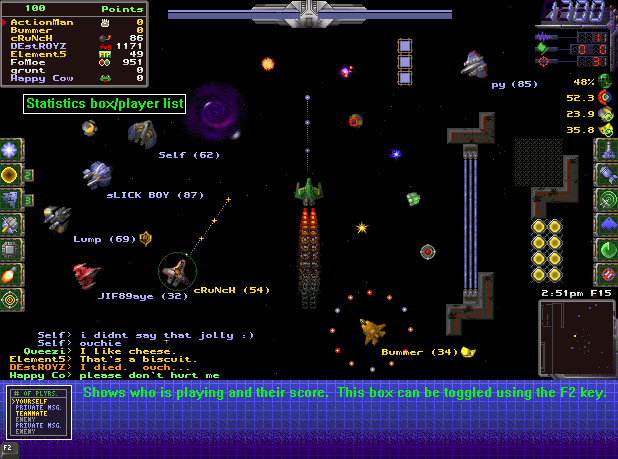Choose the grey square brick item

click(10, 248)
